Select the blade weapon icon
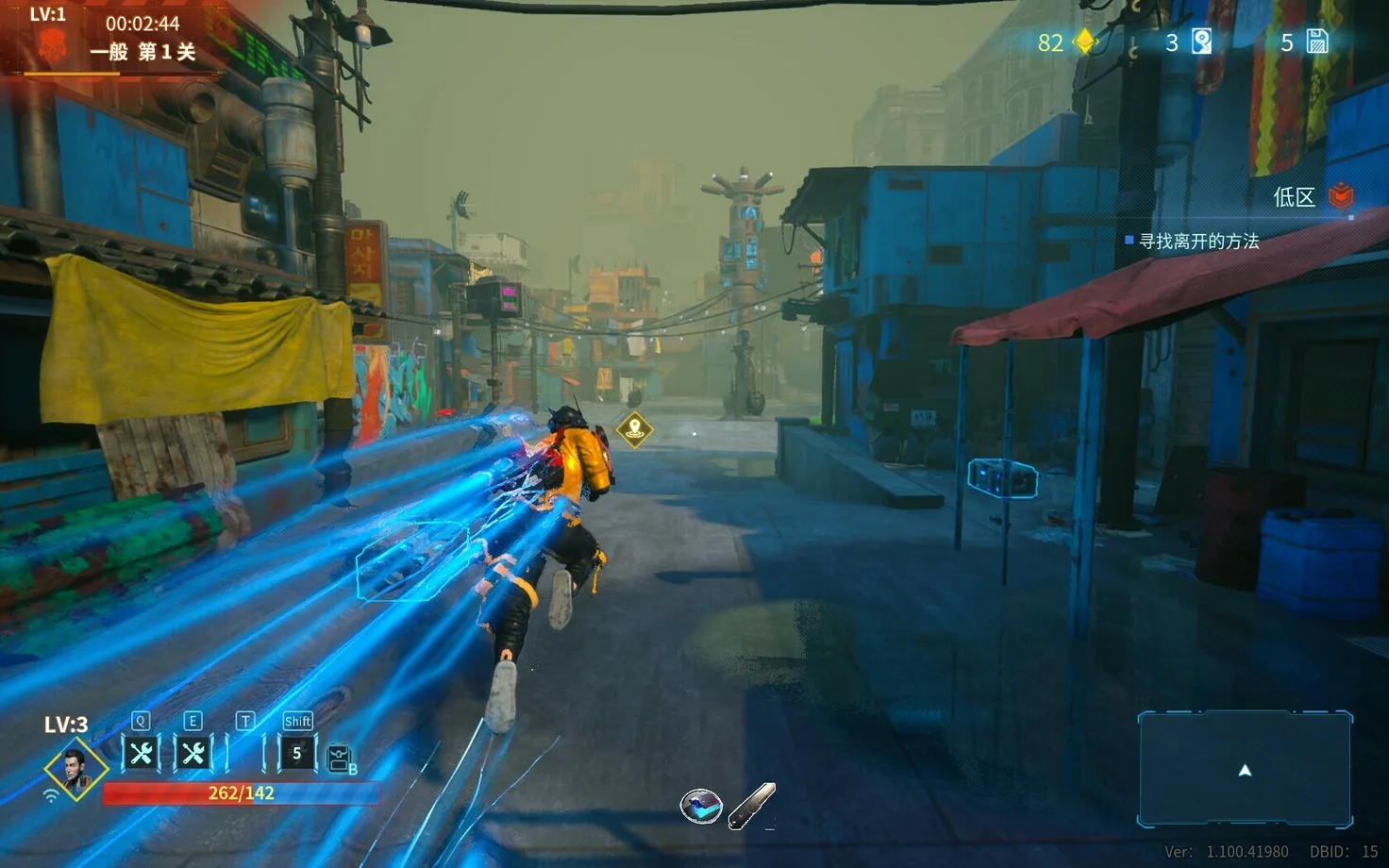The image size is (1389, 868). [x=752, y=806]
